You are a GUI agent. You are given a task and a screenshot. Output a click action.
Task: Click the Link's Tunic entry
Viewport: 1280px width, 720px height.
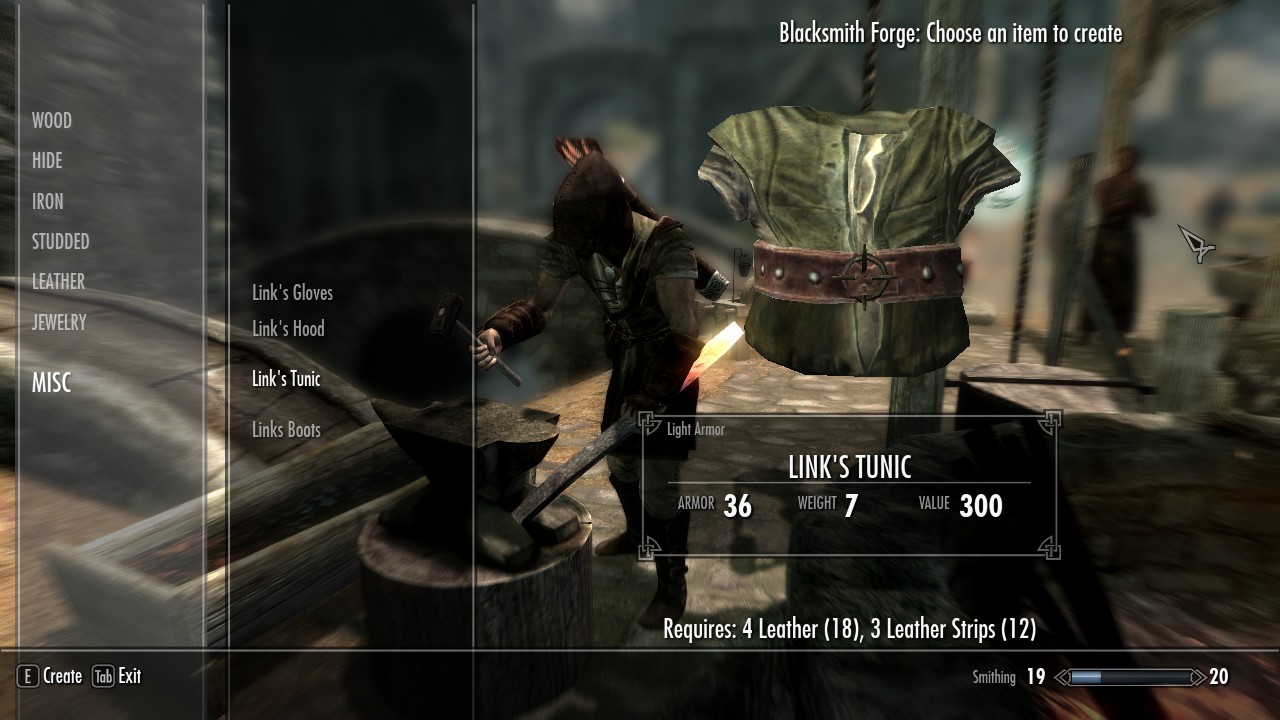click(x=286, y=379)
